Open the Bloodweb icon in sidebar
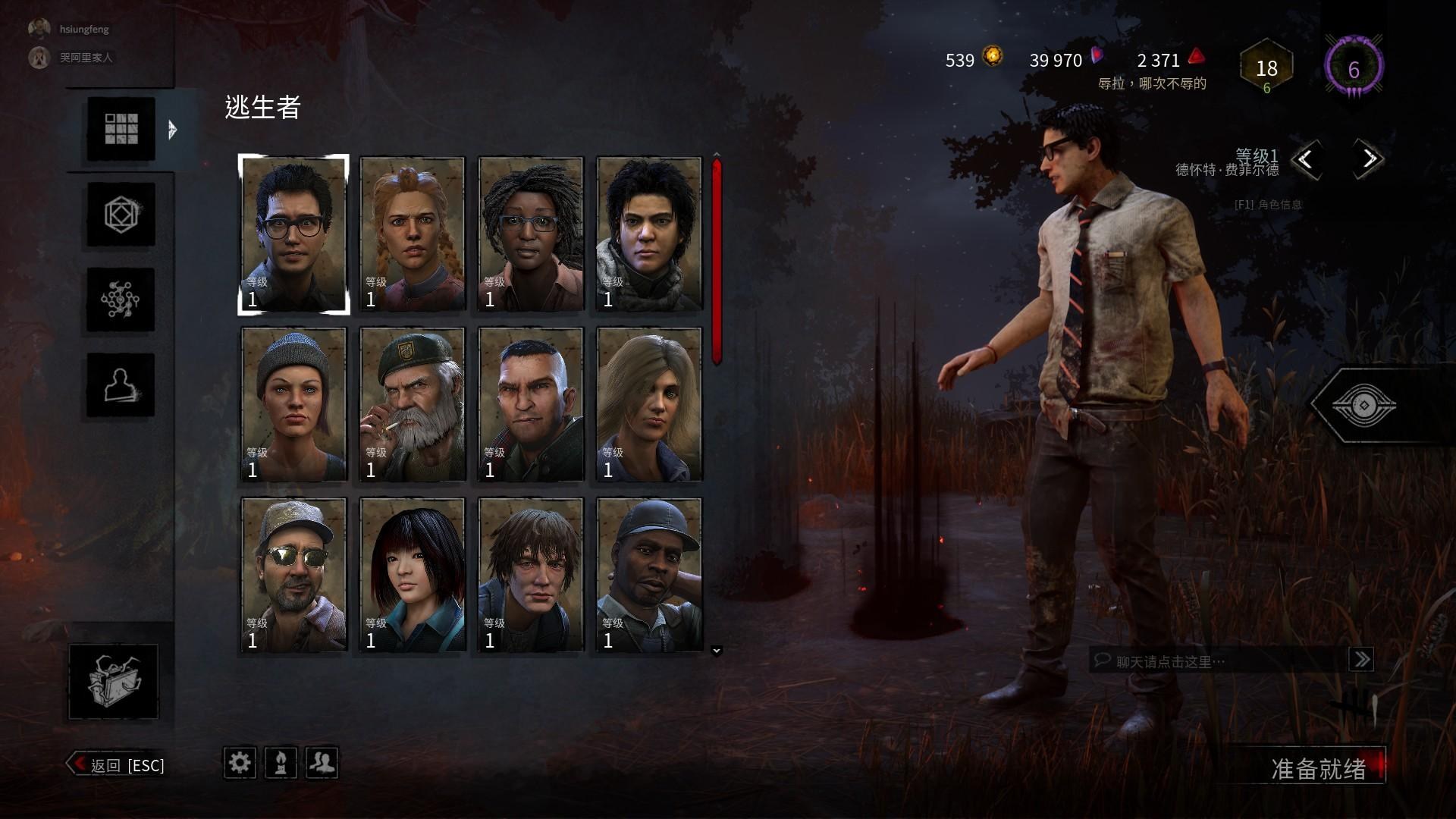Screen dimensions: 1456x819 (x=119, y=300)
